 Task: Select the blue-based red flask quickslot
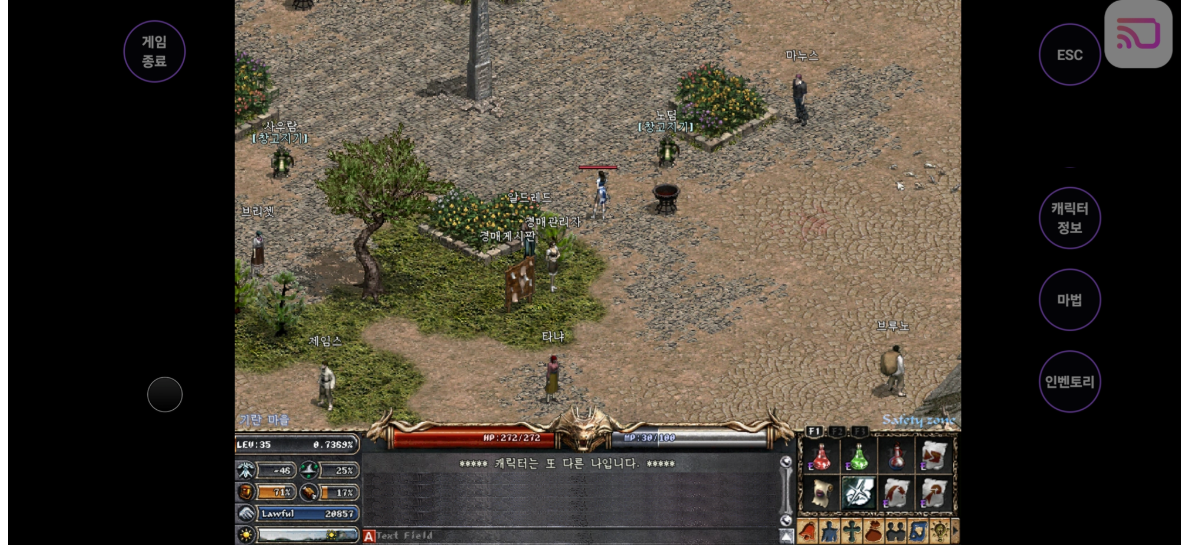896,456
